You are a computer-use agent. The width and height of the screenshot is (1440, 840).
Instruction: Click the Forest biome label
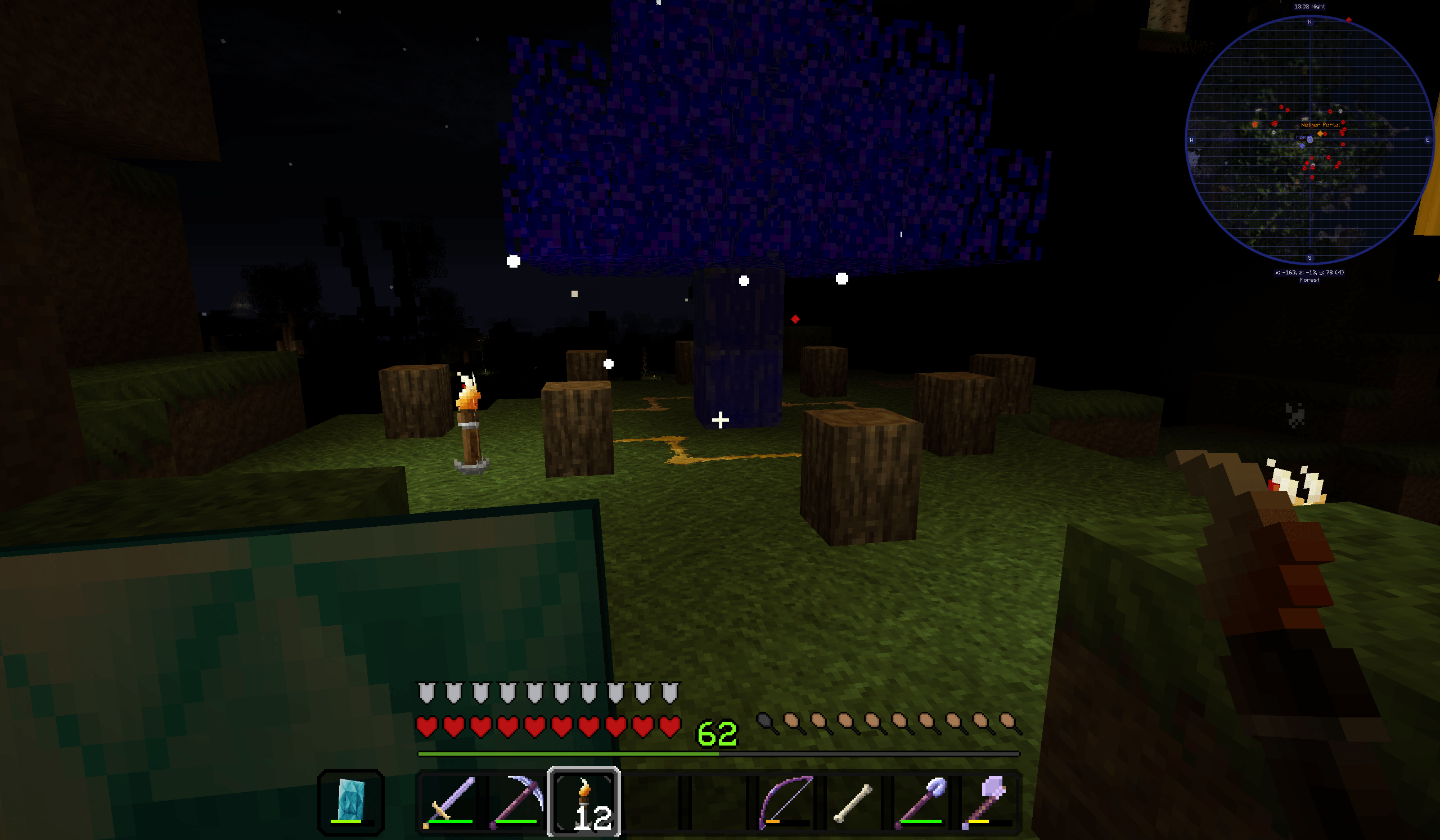click(x=1309, y=279)
